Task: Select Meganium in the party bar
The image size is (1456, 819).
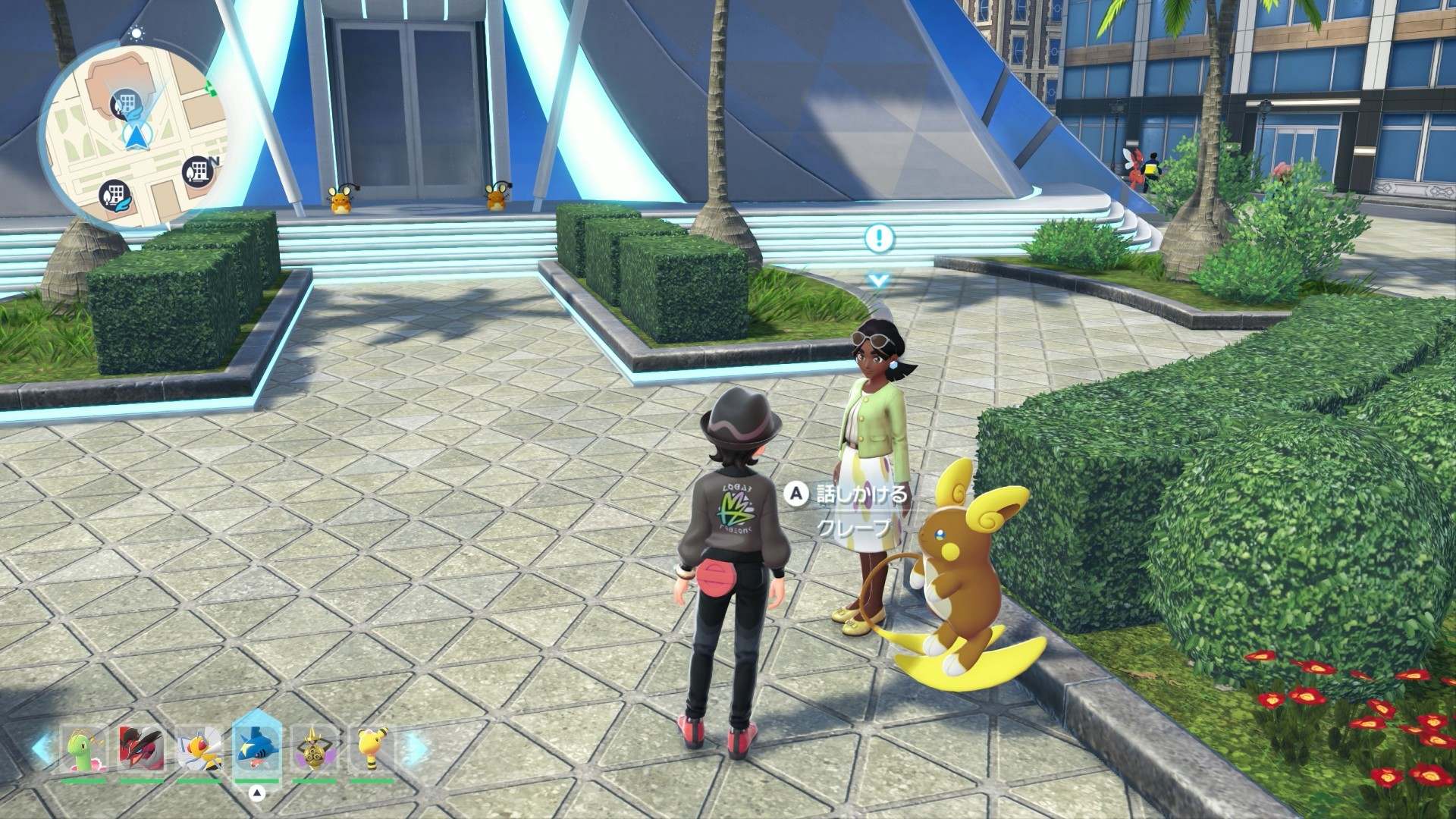Action: pos(83,749)
